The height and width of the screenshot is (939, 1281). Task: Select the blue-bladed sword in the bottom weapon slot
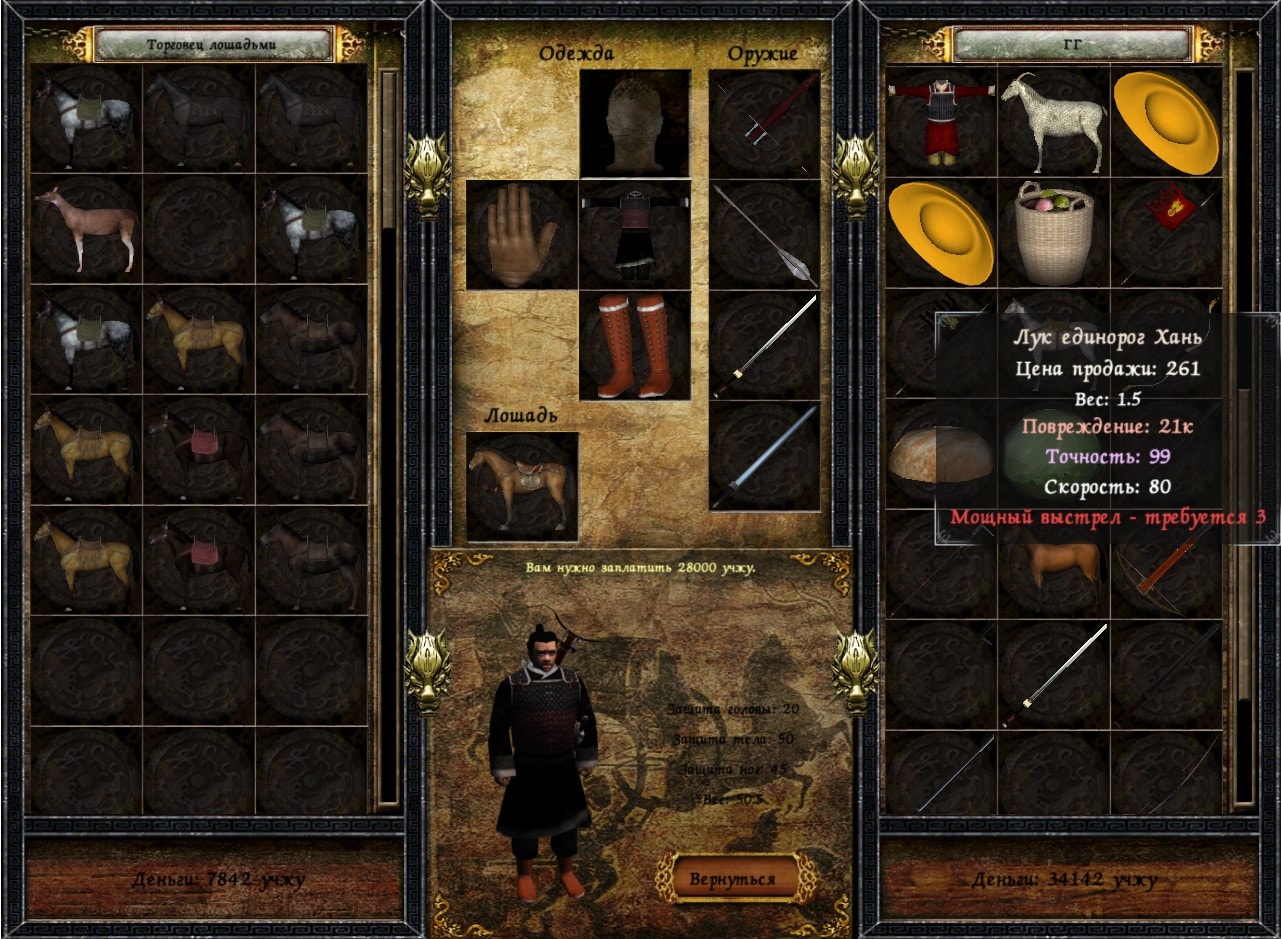[x=764, y=456]
